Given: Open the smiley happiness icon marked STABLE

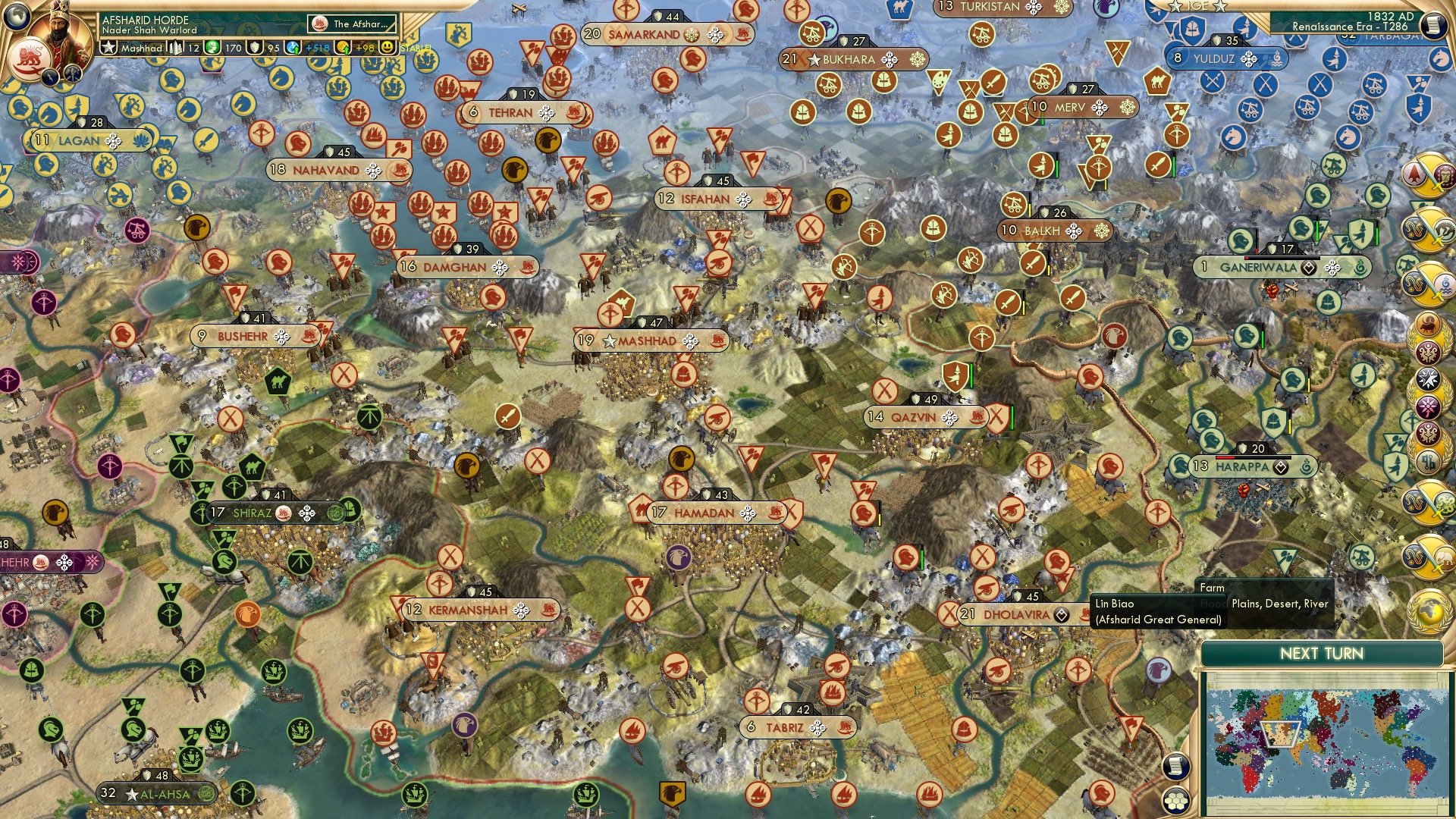Looking at the screenshot, I should tap(387, 47).
